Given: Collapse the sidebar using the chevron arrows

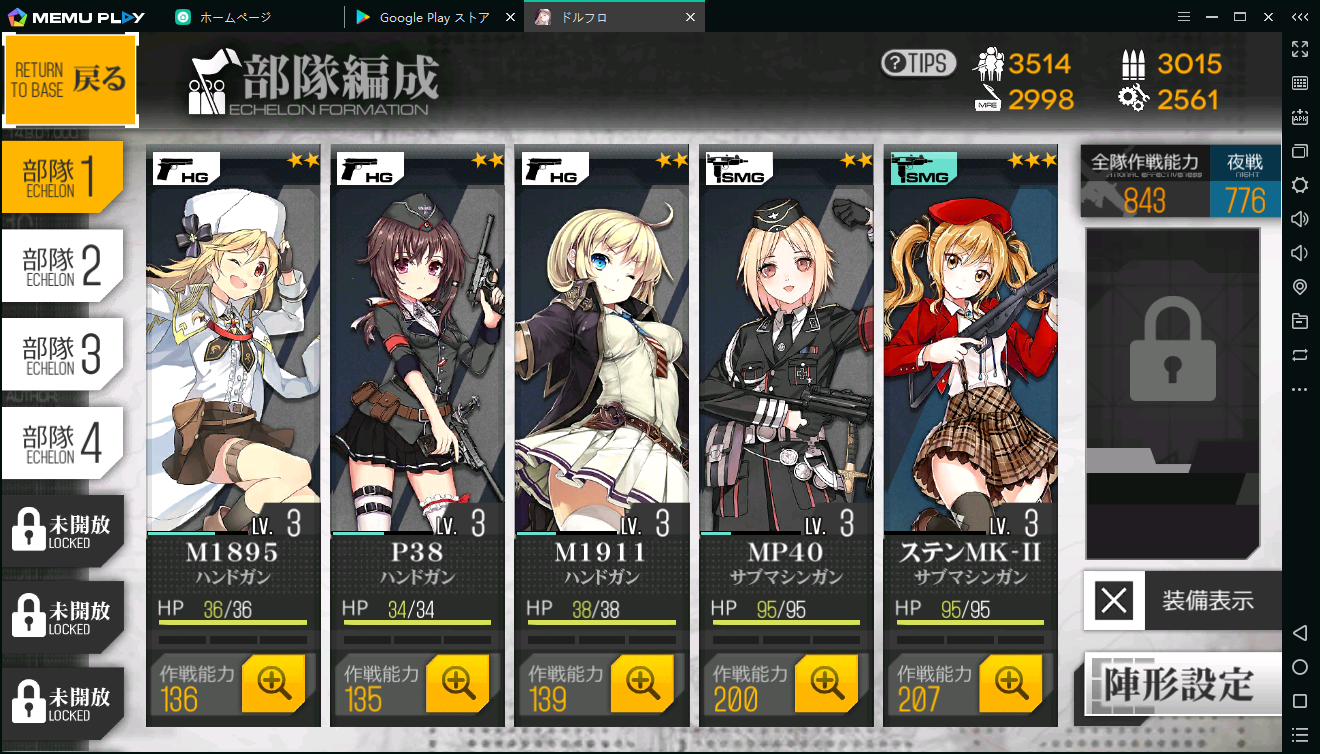Looking at the screenshot, I should point(1300,17).
